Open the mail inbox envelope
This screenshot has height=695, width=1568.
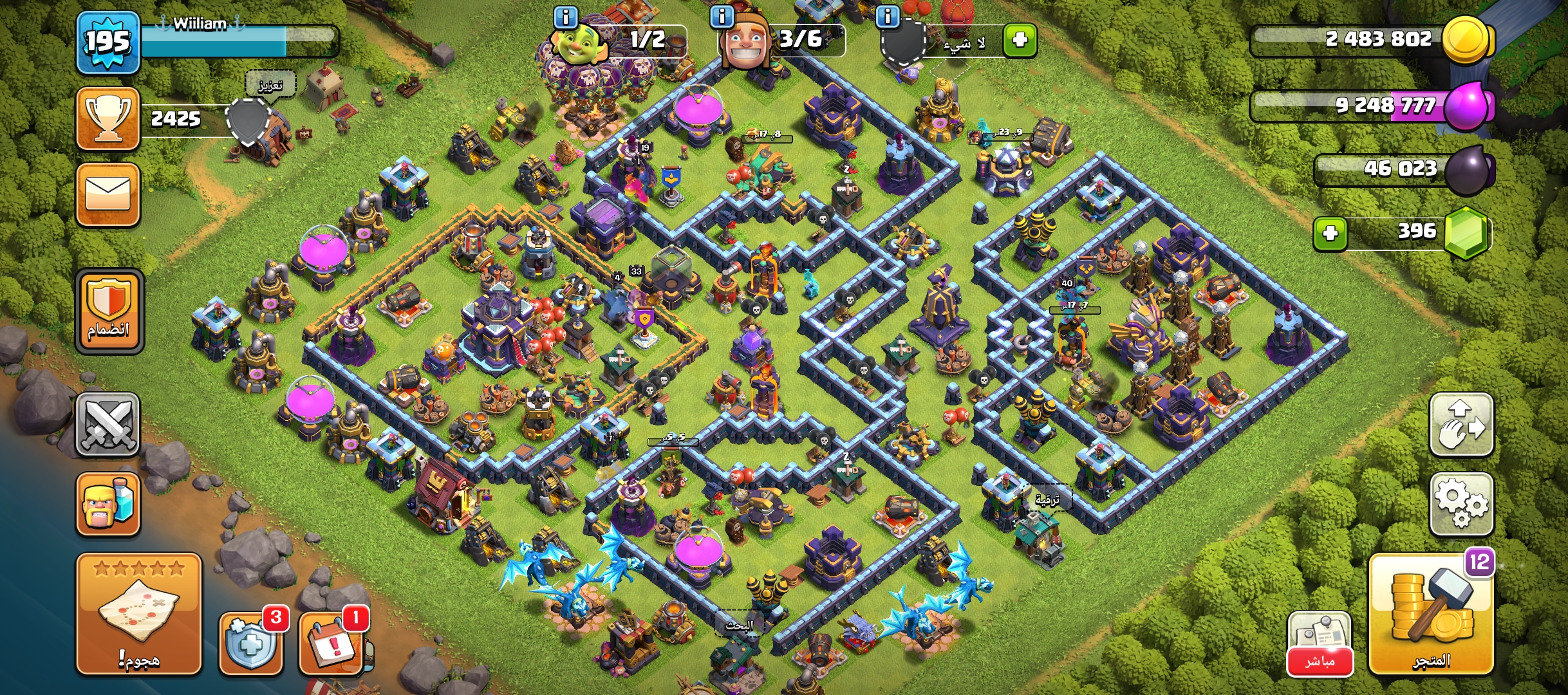pos(107,194)
